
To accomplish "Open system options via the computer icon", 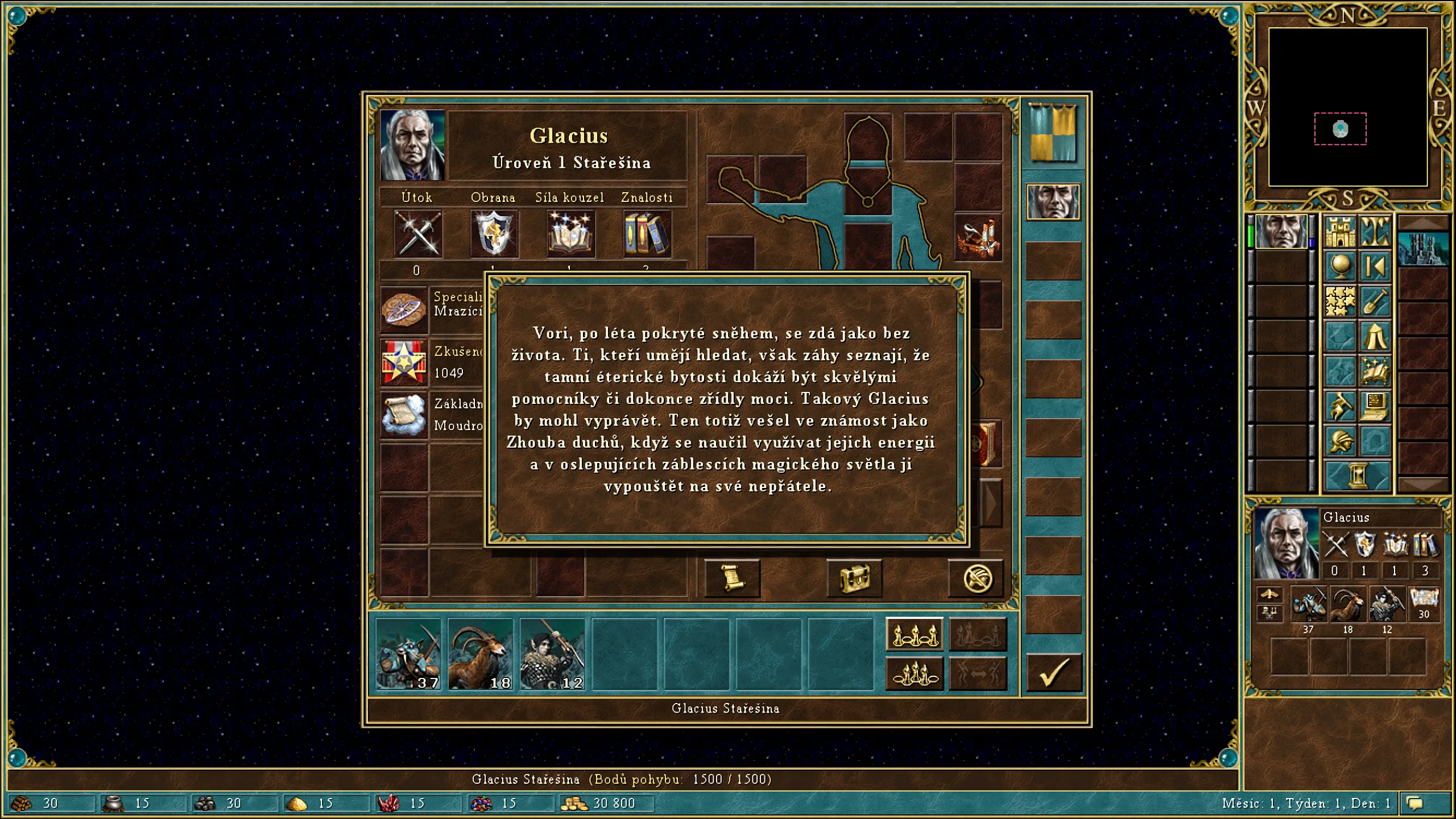I will [x=1375, y=405].
